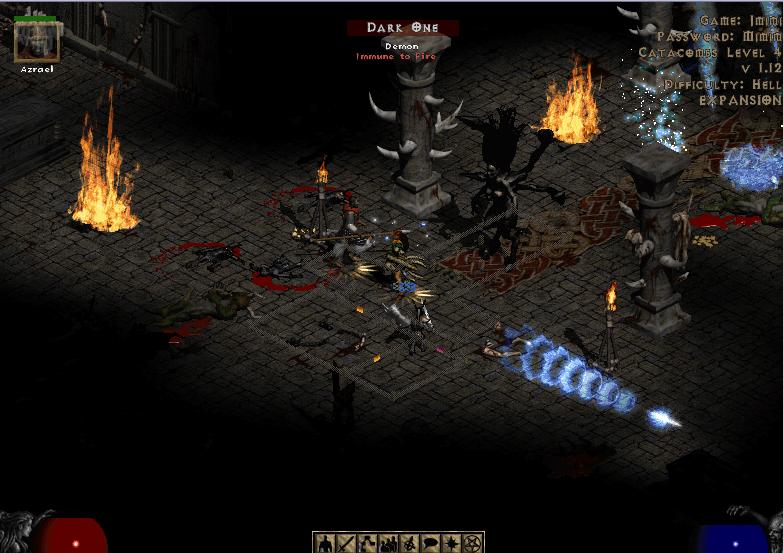Image resolution: width=783 pixels, height=553 pixels.
Task: Open the message log speech bubble icon
Action: [430, 543]
